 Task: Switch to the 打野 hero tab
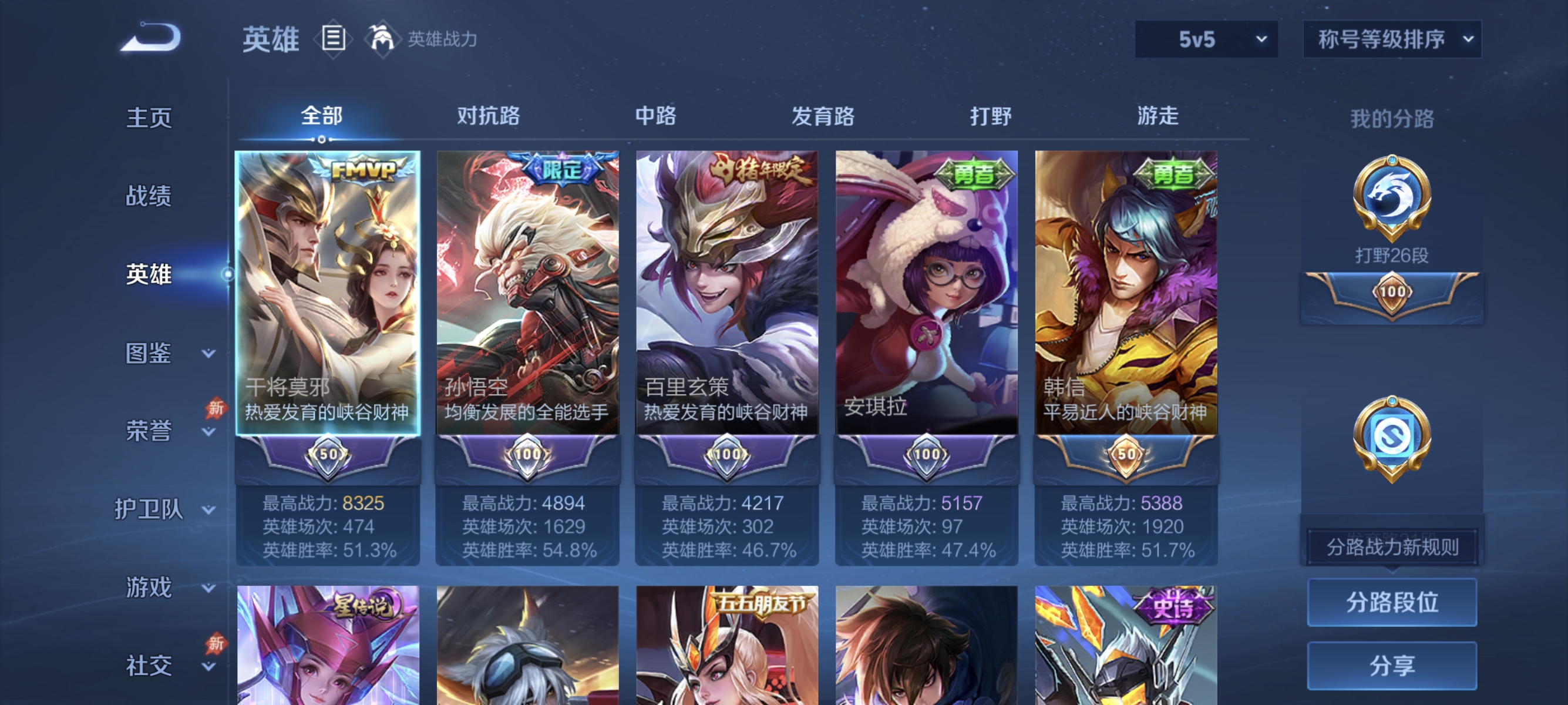pyautogui.click(x=991, y=116)
